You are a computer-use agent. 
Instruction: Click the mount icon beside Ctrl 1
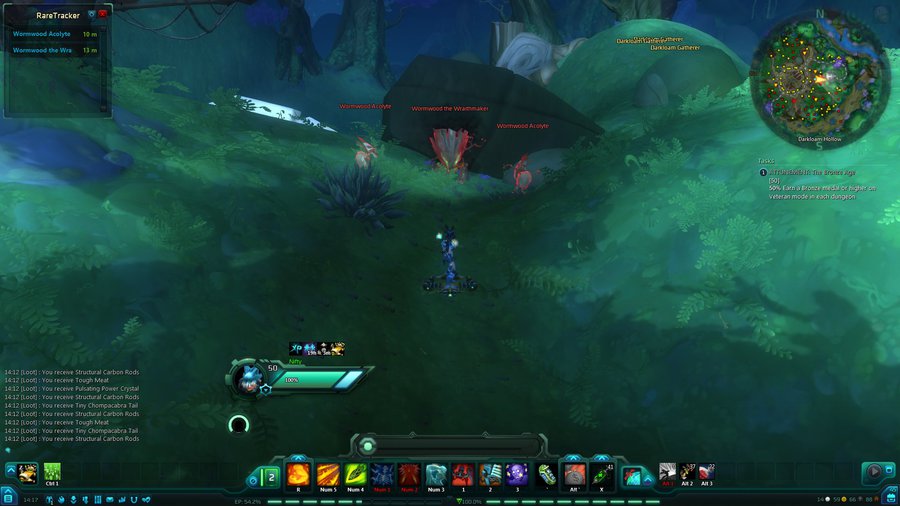tap(28, 472)
